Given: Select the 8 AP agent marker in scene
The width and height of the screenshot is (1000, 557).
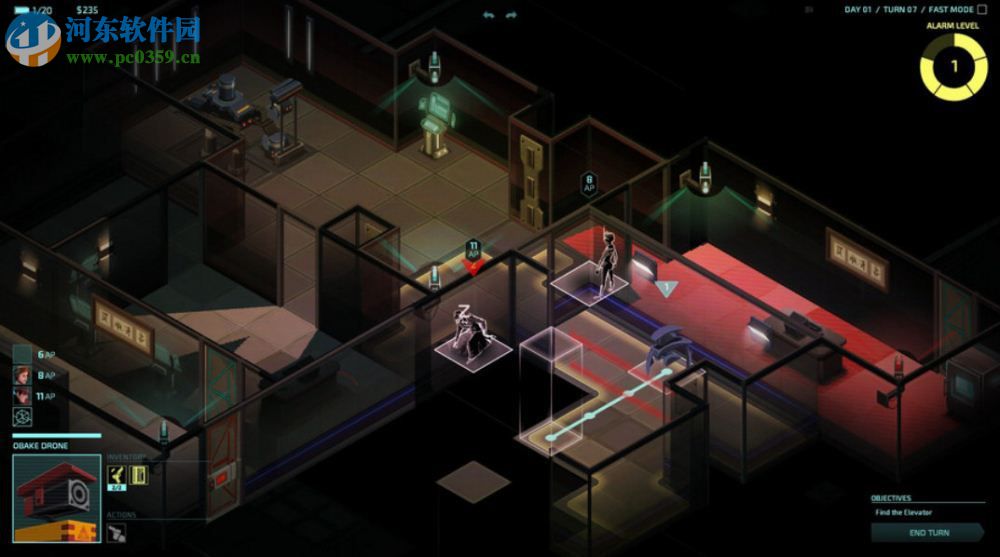Looking at the screenshot, I should coord(589,184).
